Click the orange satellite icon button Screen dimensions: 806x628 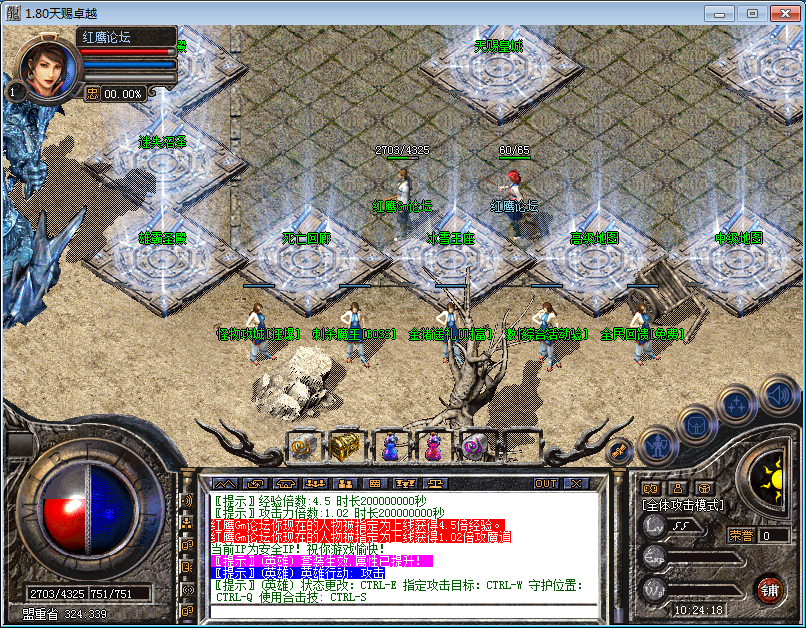click(x=620, y=451)
